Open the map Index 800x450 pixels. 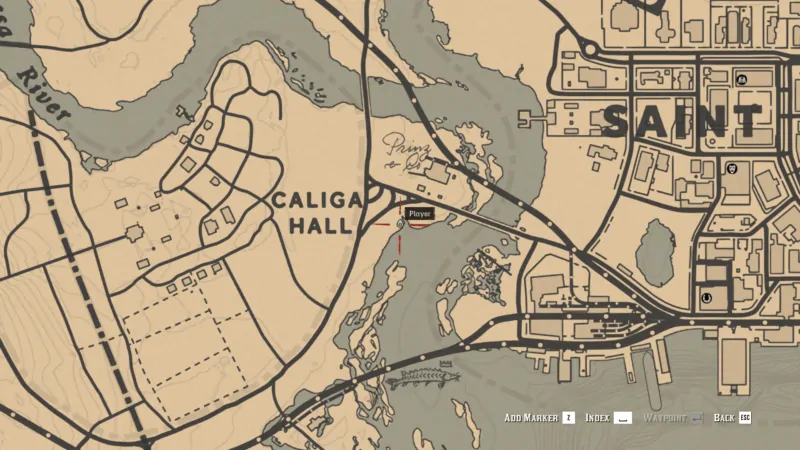(x=607, y=417)
